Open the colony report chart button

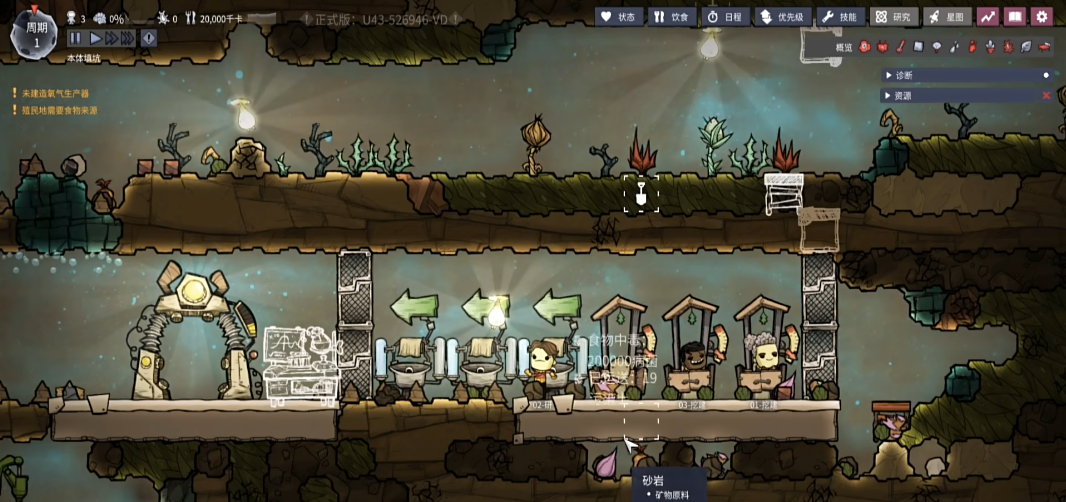[988, 17]
